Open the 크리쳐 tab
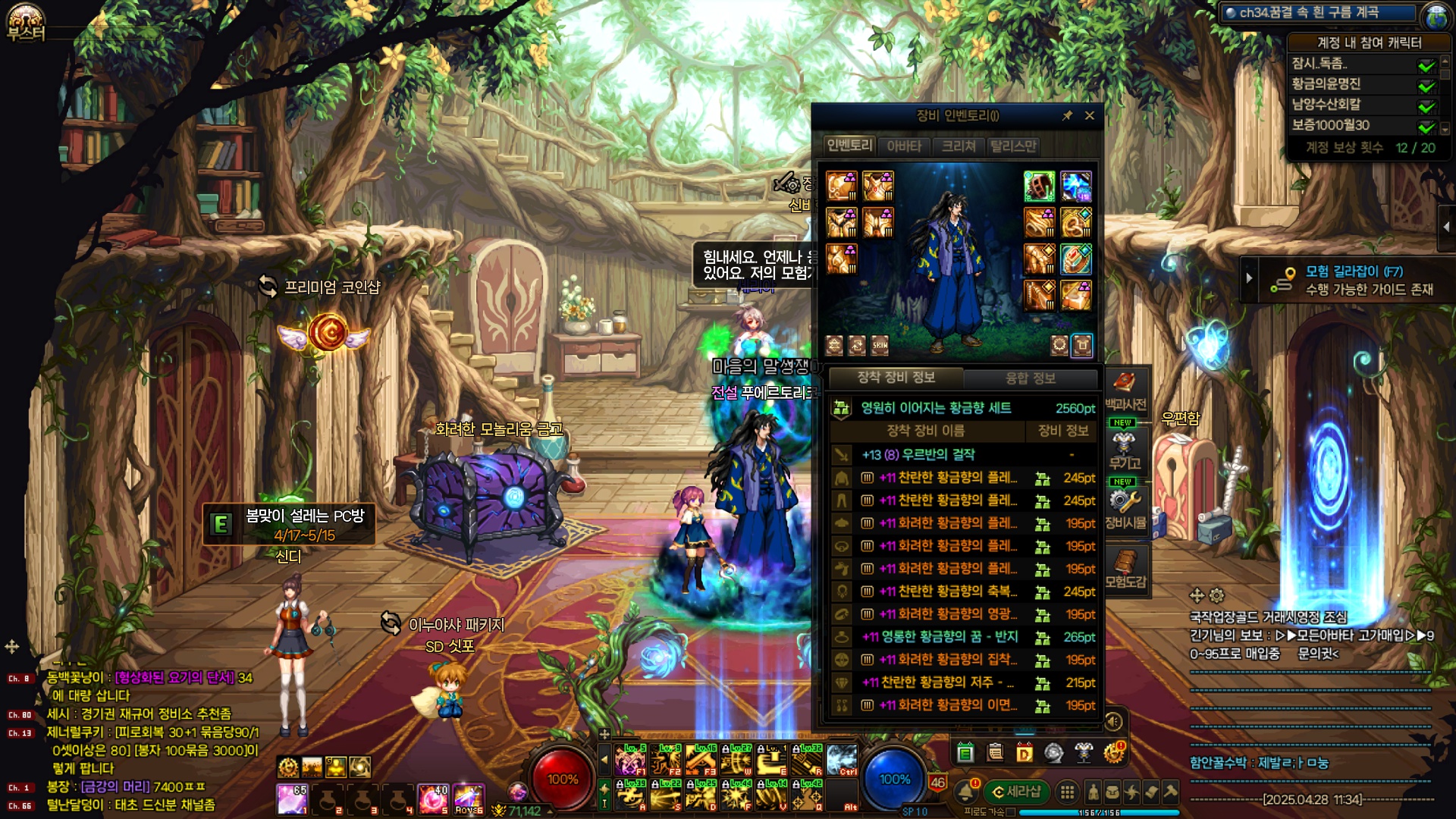Screen dimensions: 1456x819 pos(959,146)
